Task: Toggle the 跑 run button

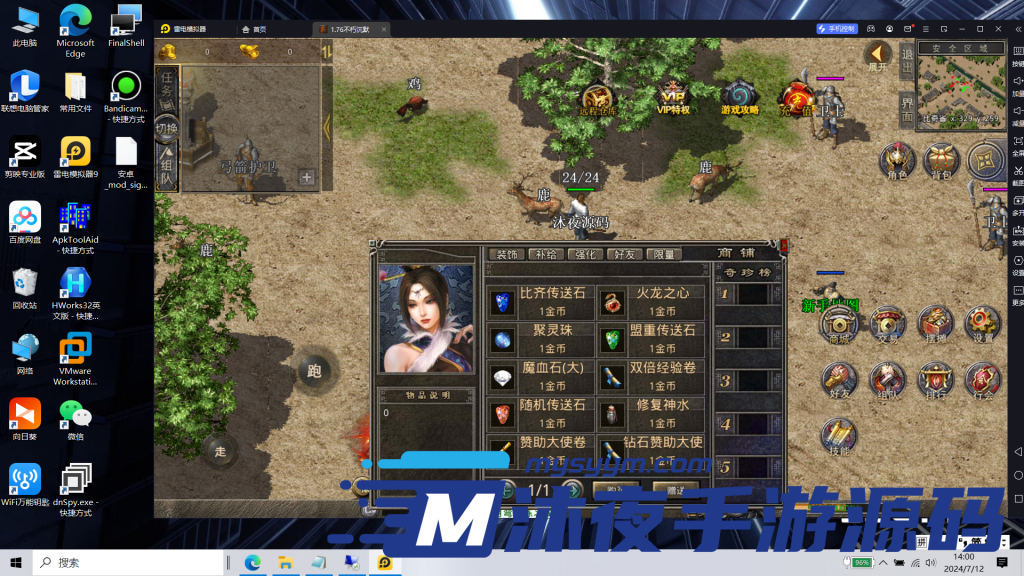Action: [x=314, y=371]
